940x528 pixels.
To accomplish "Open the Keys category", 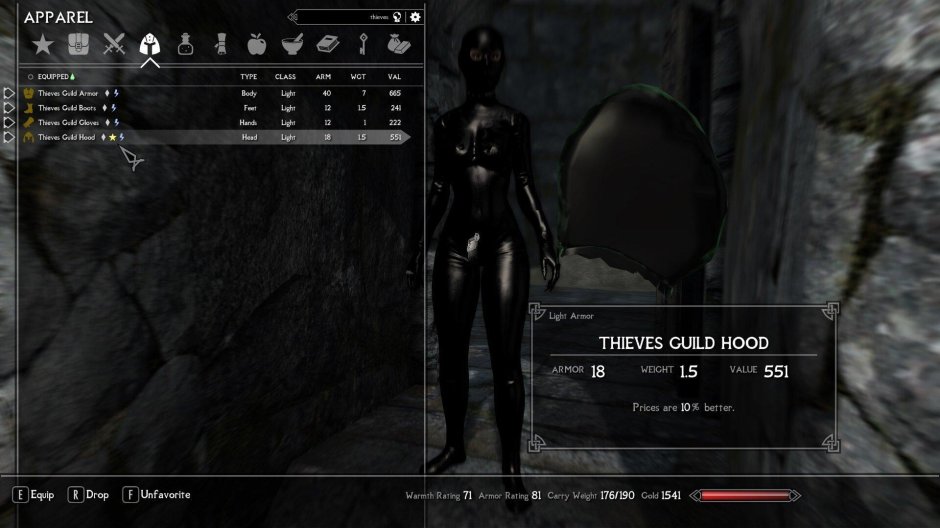I will click(364, 44).
